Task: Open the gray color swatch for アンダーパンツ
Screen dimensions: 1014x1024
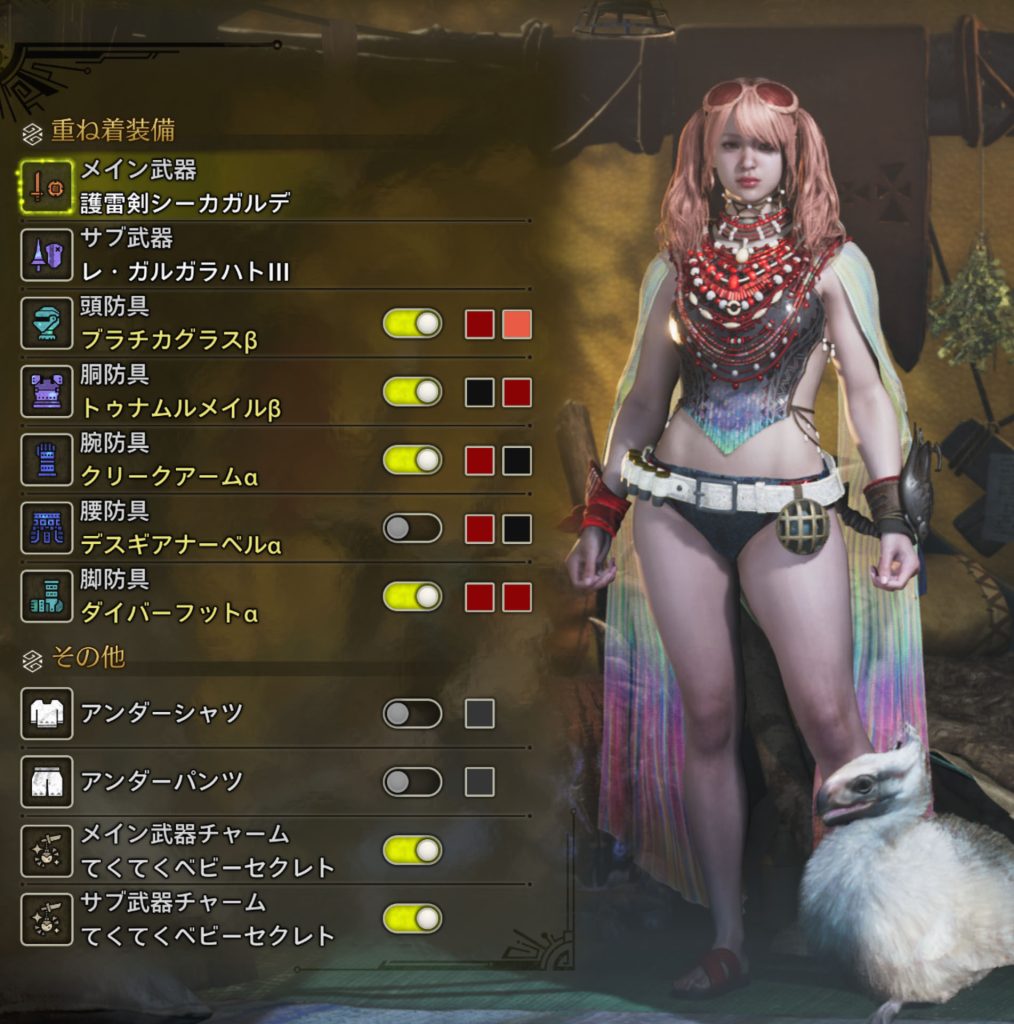Action: [x=480, y=782]
